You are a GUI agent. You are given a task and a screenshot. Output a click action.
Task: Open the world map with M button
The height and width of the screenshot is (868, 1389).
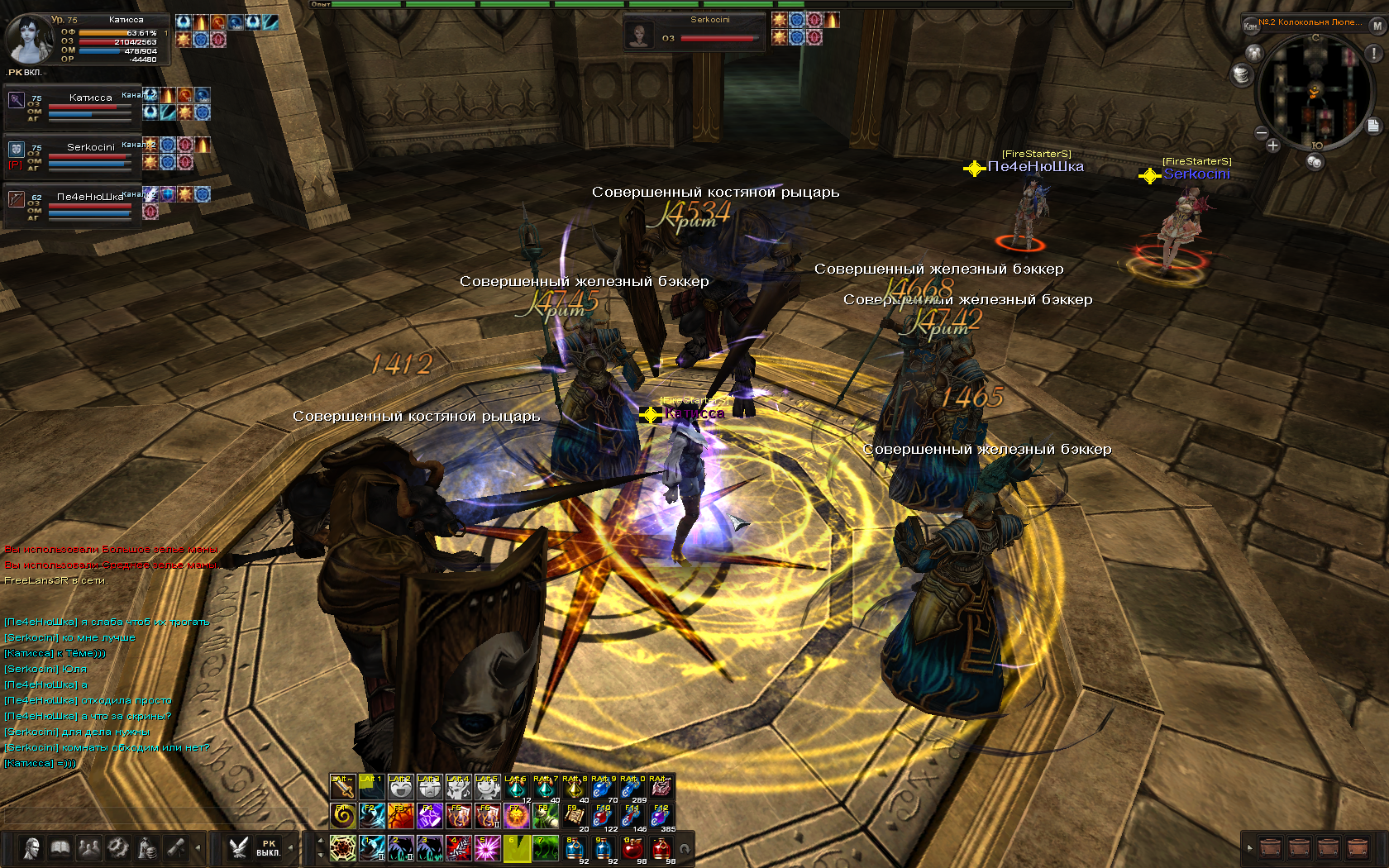point(1377,26)
